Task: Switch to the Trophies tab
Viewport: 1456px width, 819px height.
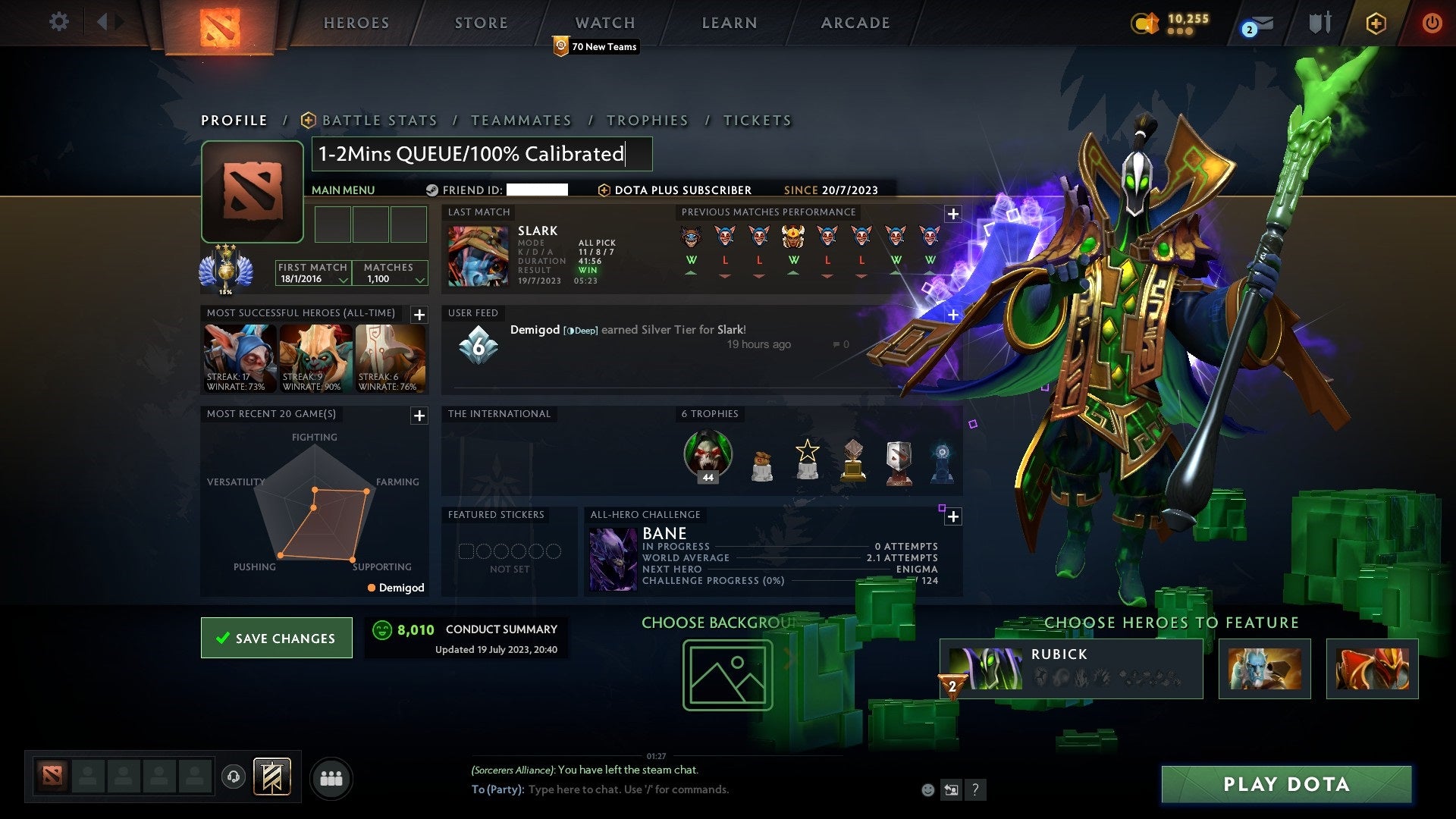Action: [647, 120]
